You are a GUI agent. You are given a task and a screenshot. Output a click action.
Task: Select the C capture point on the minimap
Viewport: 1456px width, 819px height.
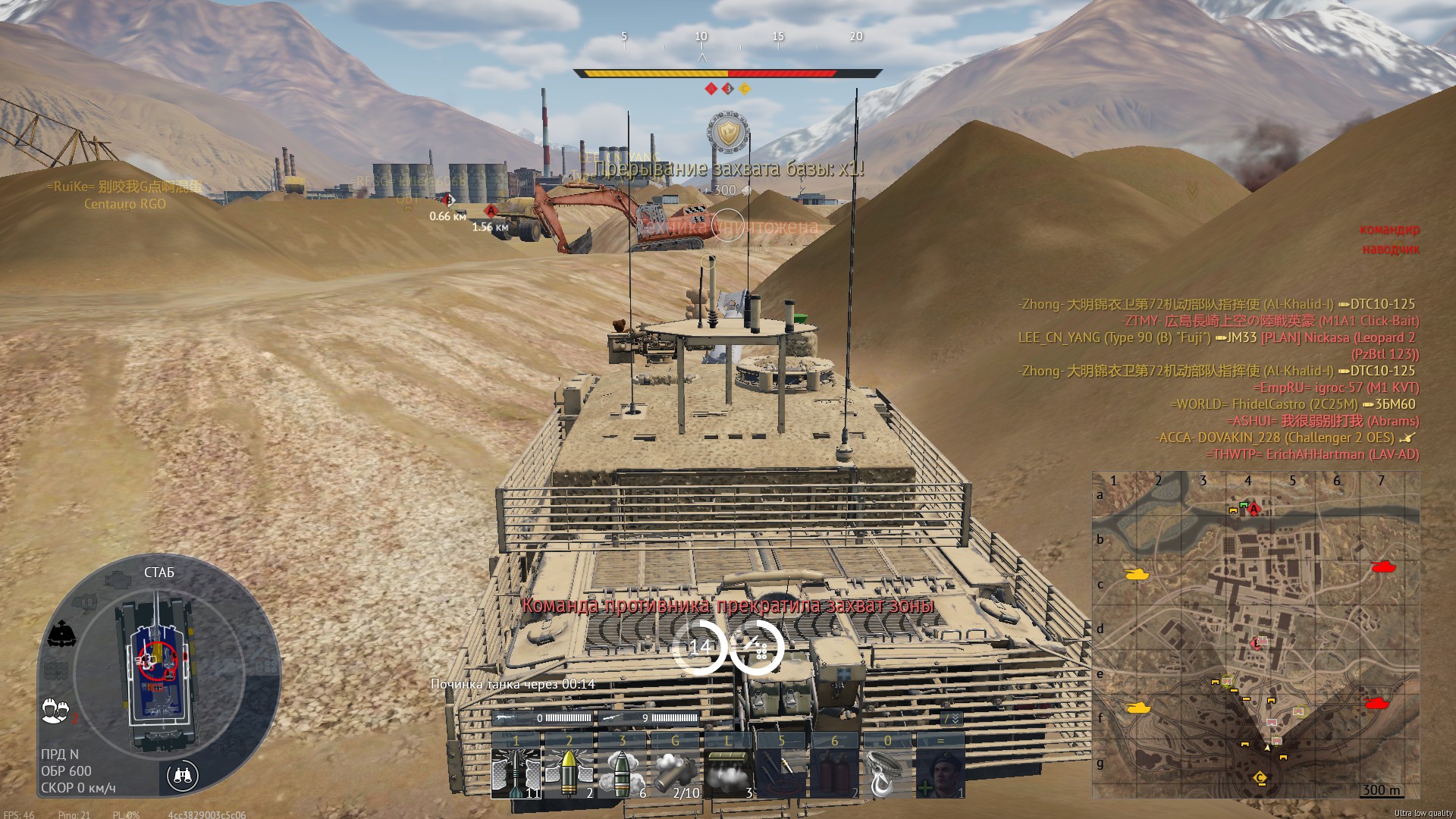[x=1260, y=778]
